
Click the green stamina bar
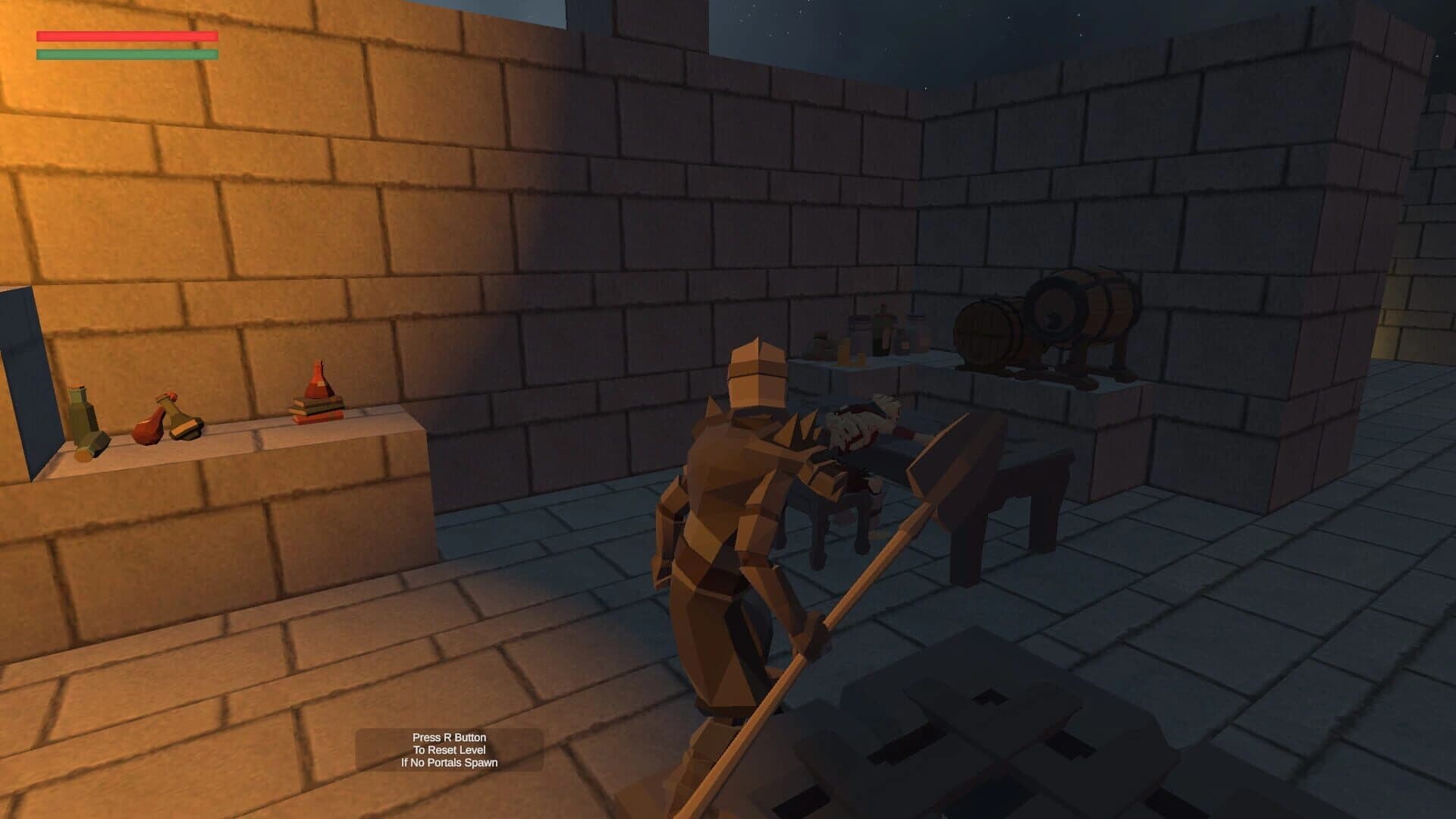(125, 55)
